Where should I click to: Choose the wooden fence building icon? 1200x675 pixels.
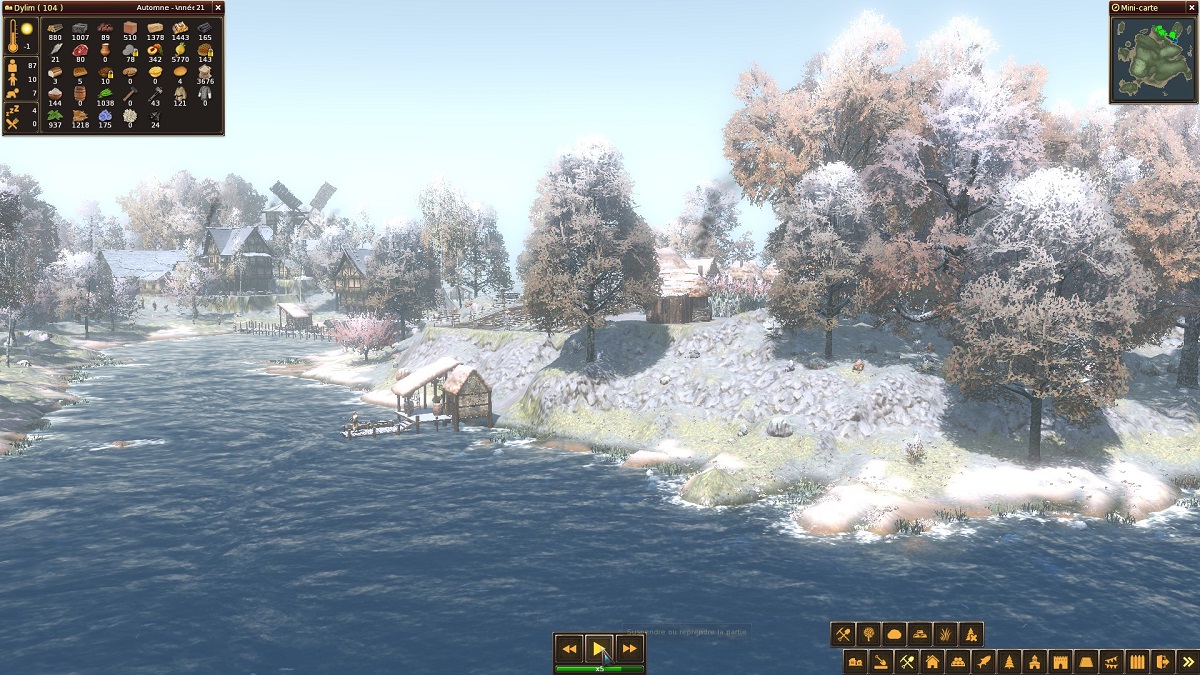[1137, 662]
